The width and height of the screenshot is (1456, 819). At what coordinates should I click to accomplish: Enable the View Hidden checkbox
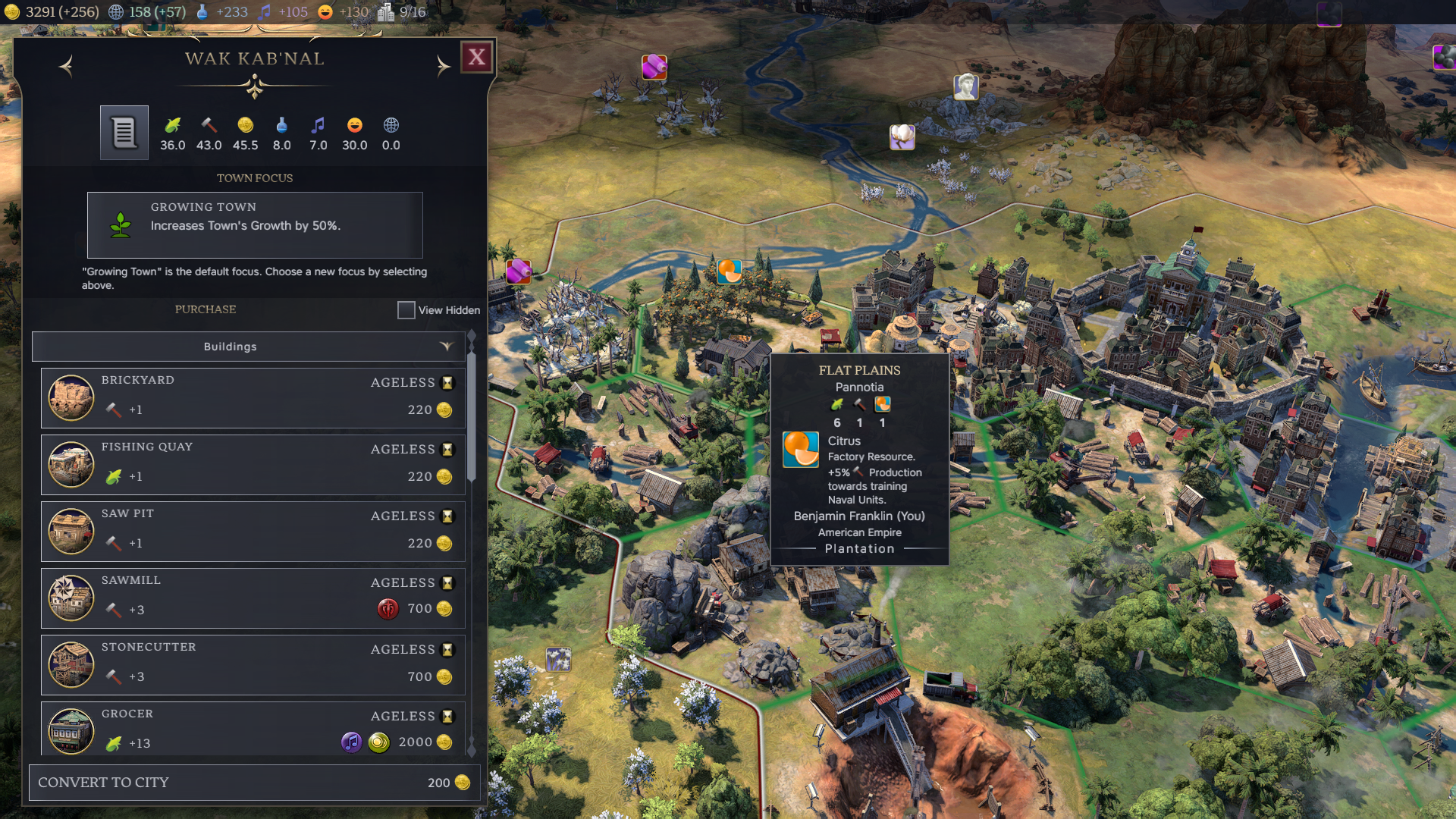click(406, 310)
